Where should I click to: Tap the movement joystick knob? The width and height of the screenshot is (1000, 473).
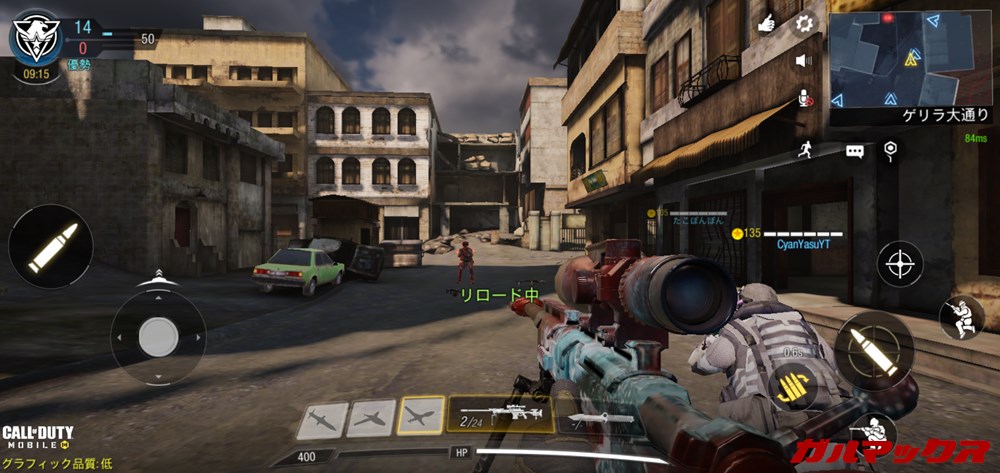pyautogui.click(x=158, y=337)
